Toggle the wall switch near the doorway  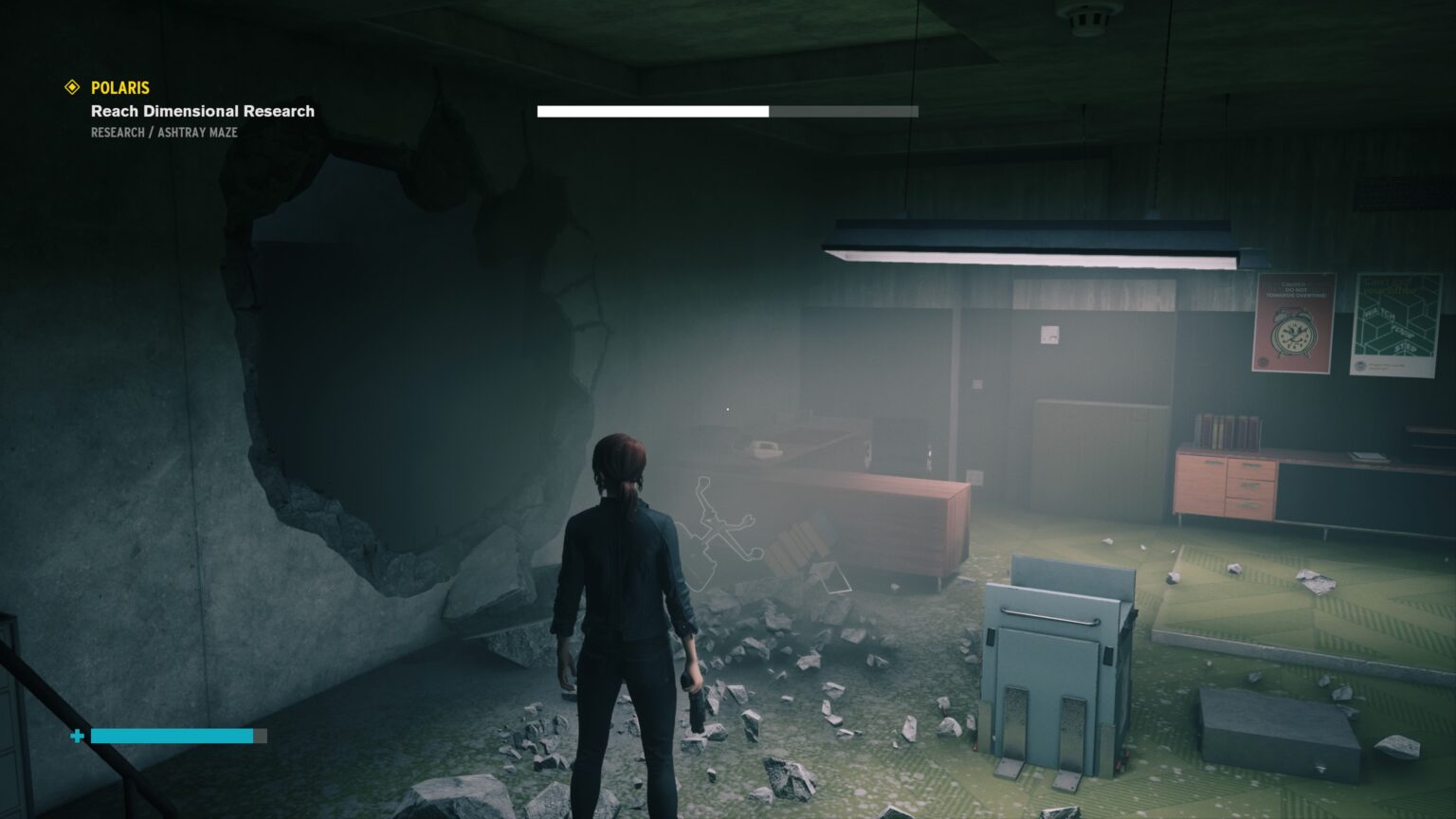pos(976,384)
